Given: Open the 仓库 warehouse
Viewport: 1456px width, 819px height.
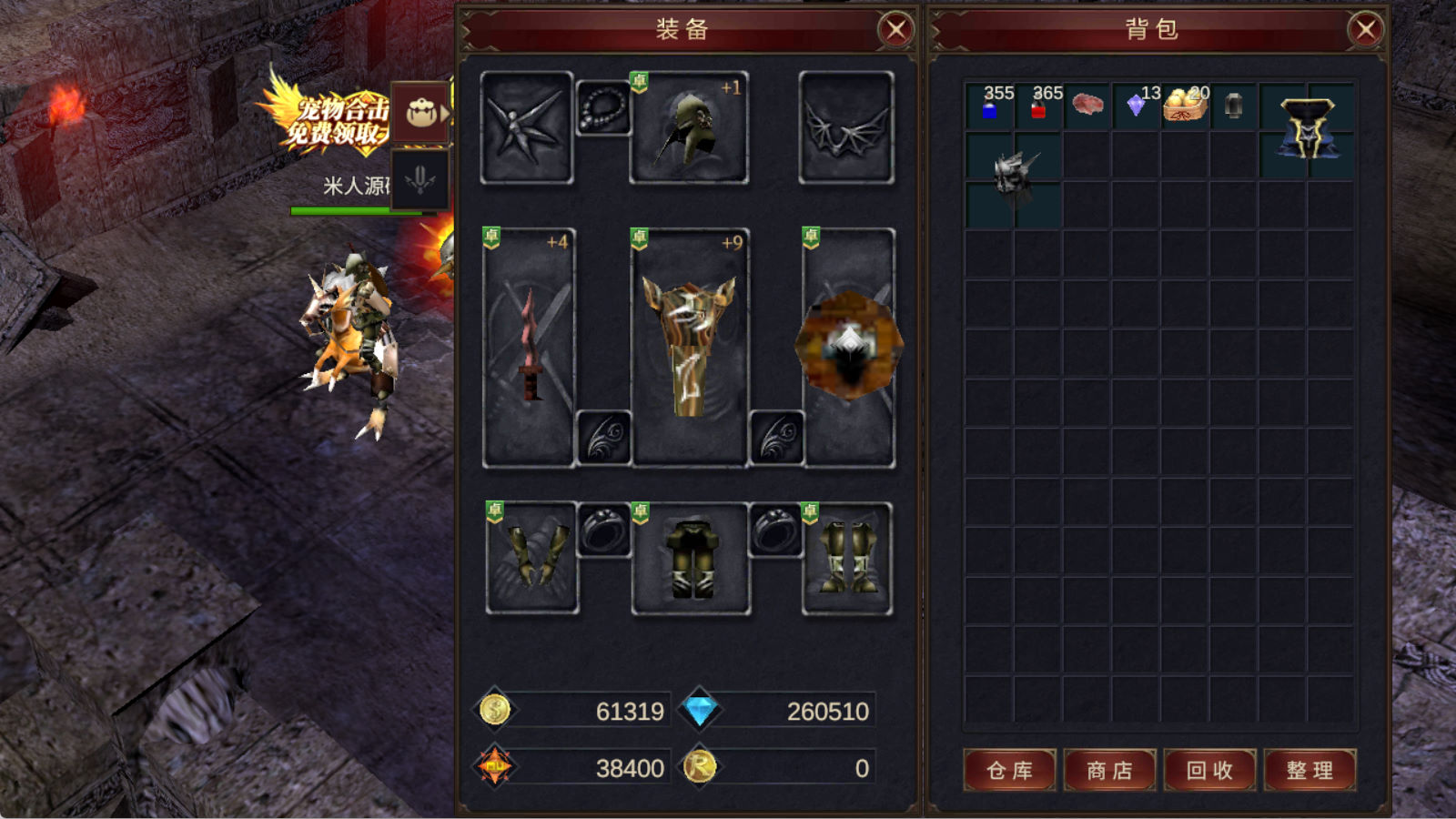Looking at the screenshot, I should 1010,771.
